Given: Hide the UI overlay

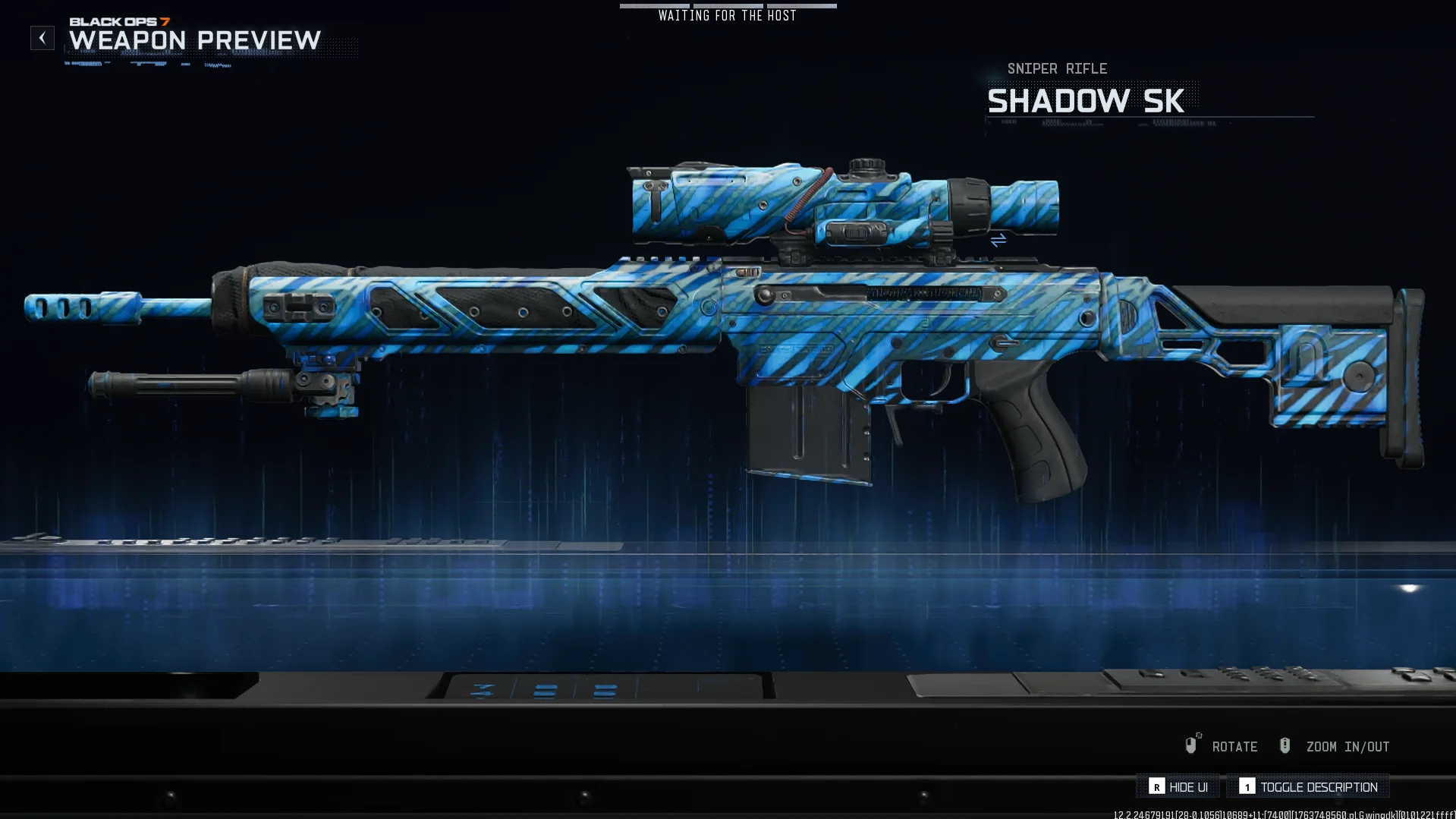Looking at the screenshot, I should coord(1178,787).
